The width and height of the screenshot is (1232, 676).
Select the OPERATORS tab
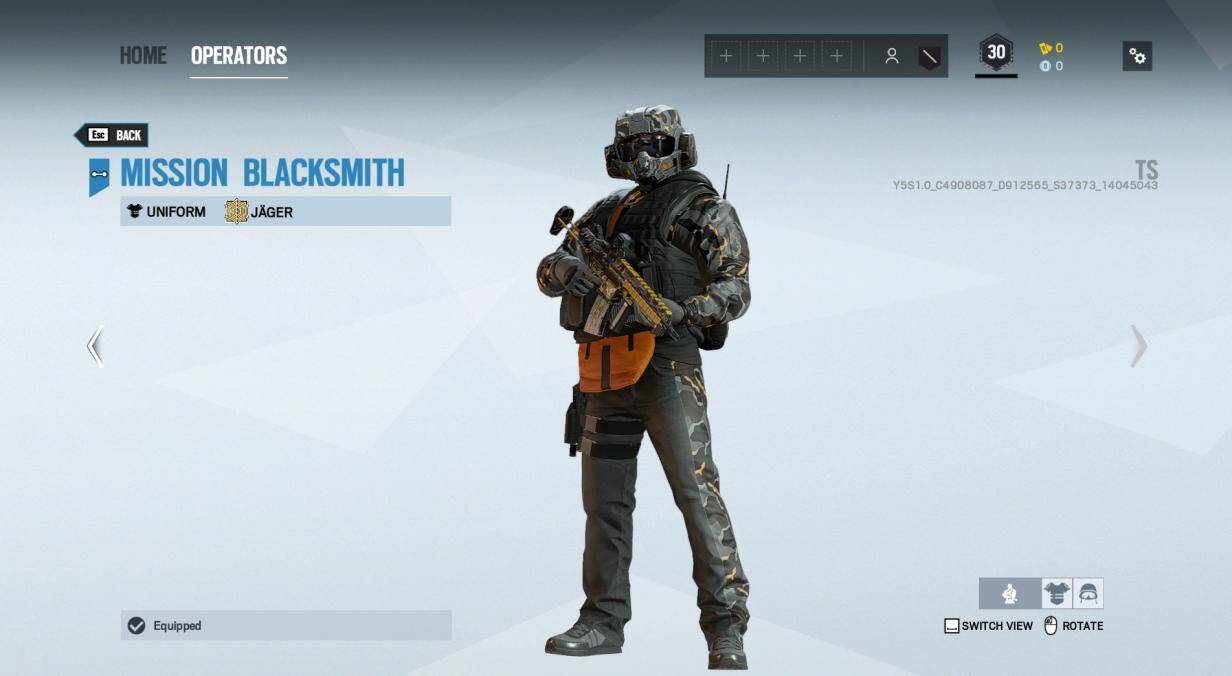click(239, 56)
